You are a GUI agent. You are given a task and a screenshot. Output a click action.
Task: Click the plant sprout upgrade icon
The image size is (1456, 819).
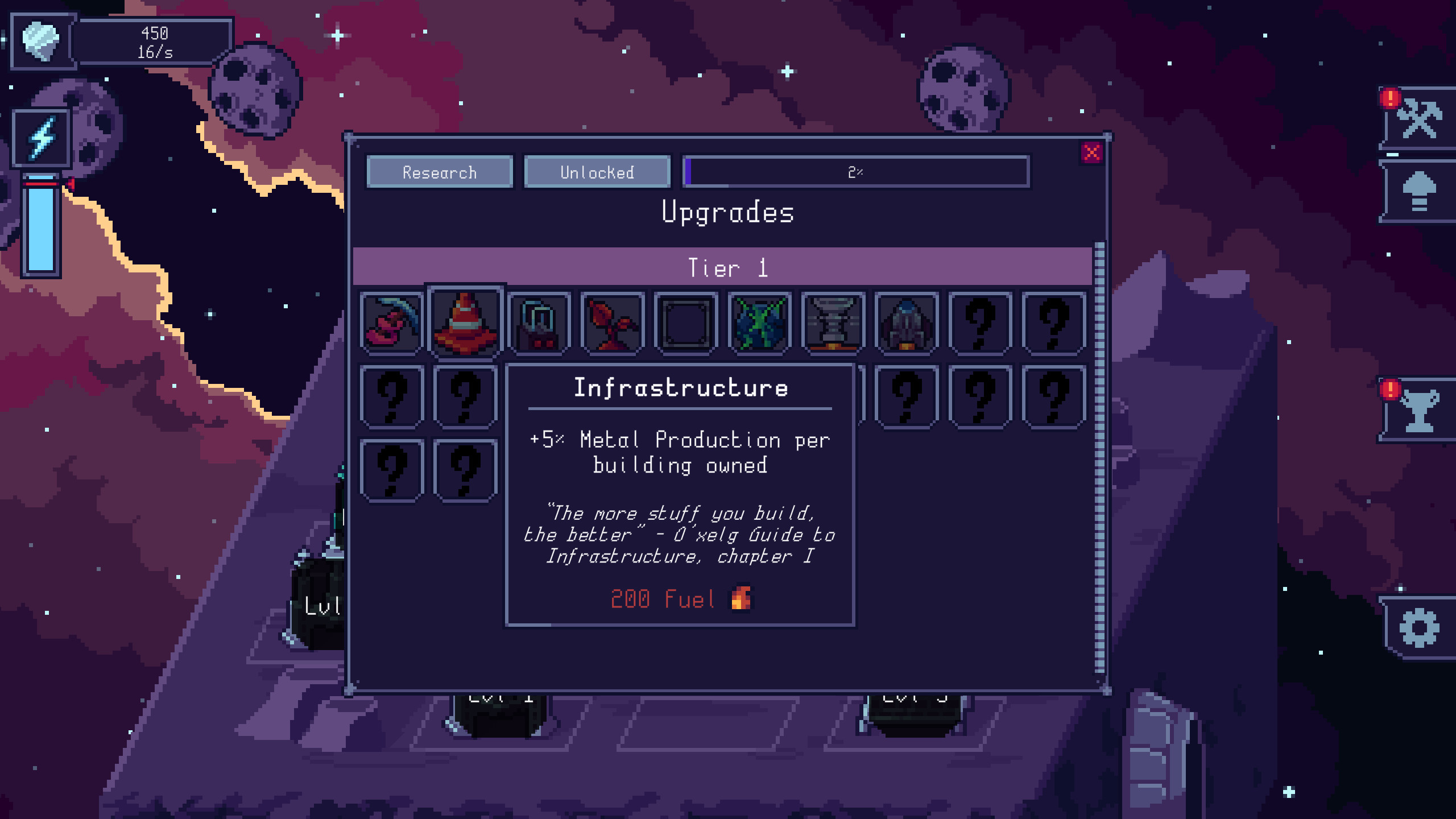pyautogui.click(x=613, y=322)
